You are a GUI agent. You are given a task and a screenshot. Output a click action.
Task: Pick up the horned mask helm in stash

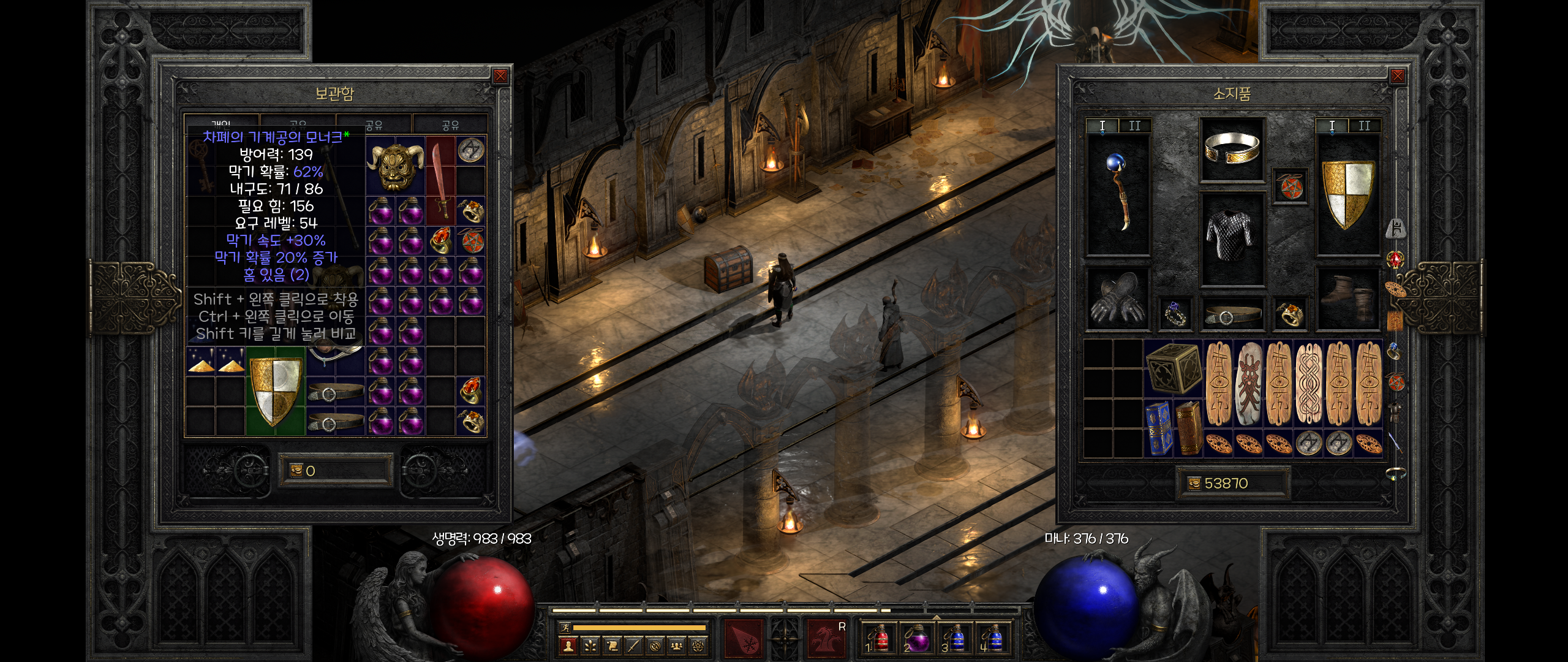[396, 165]
